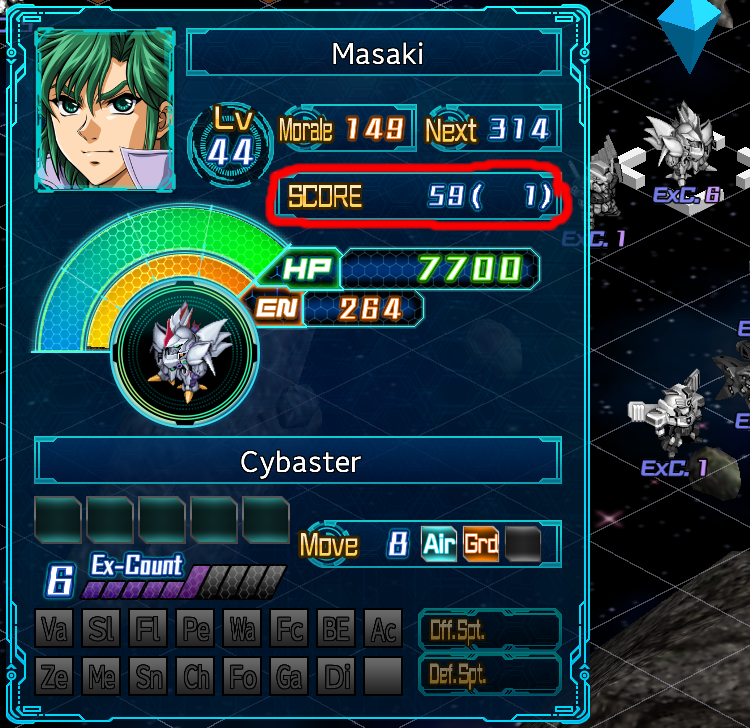Pick the Pe spirit icon
The width and height of the screenshot is (750, 728).
click(x=196, y=630)
